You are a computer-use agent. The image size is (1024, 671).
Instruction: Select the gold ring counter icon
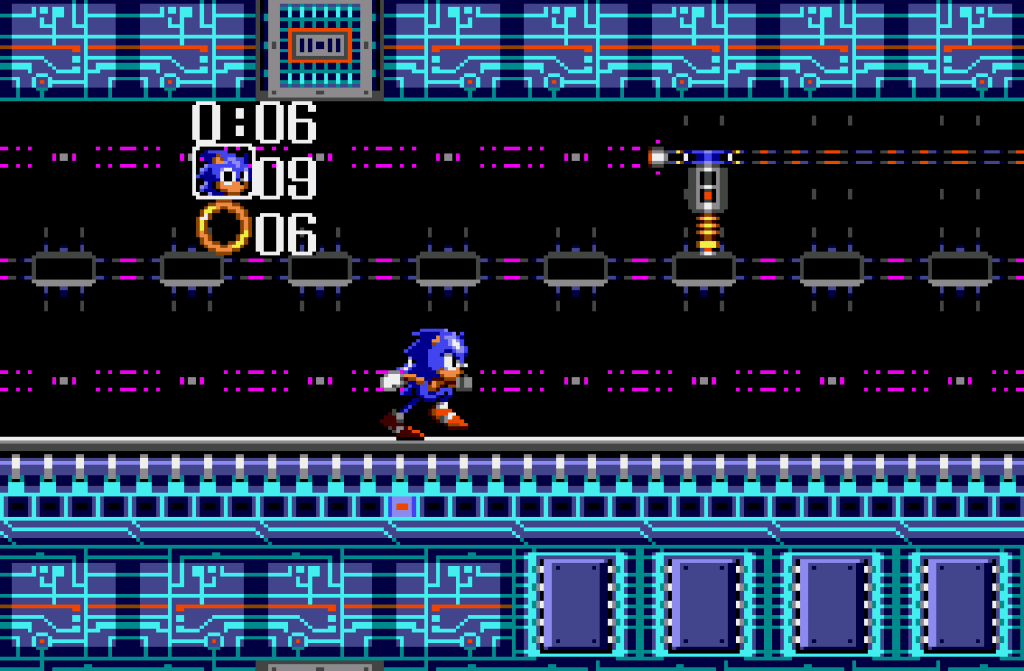[223, 228]
